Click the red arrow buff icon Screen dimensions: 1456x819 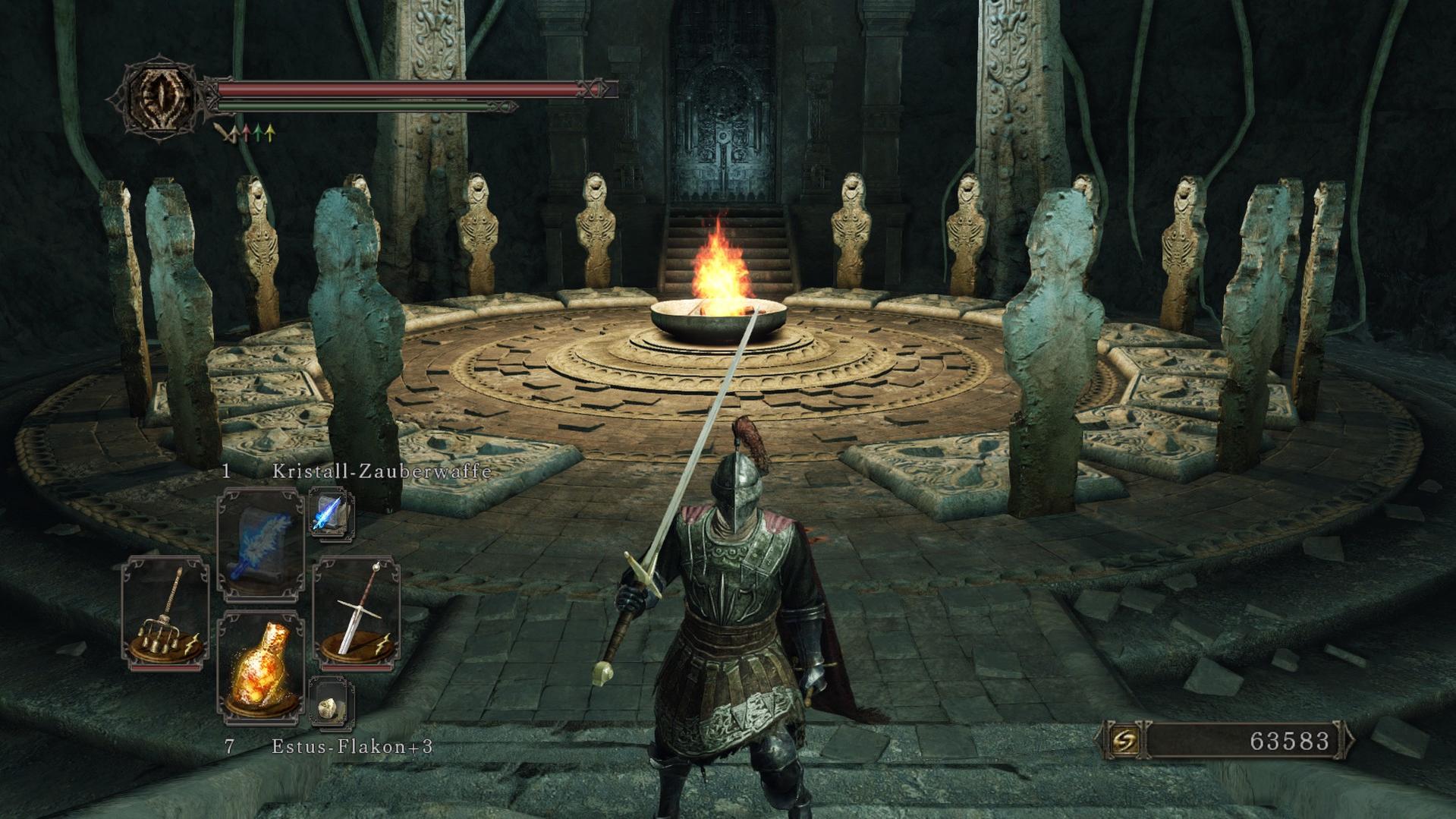point(246,134)
